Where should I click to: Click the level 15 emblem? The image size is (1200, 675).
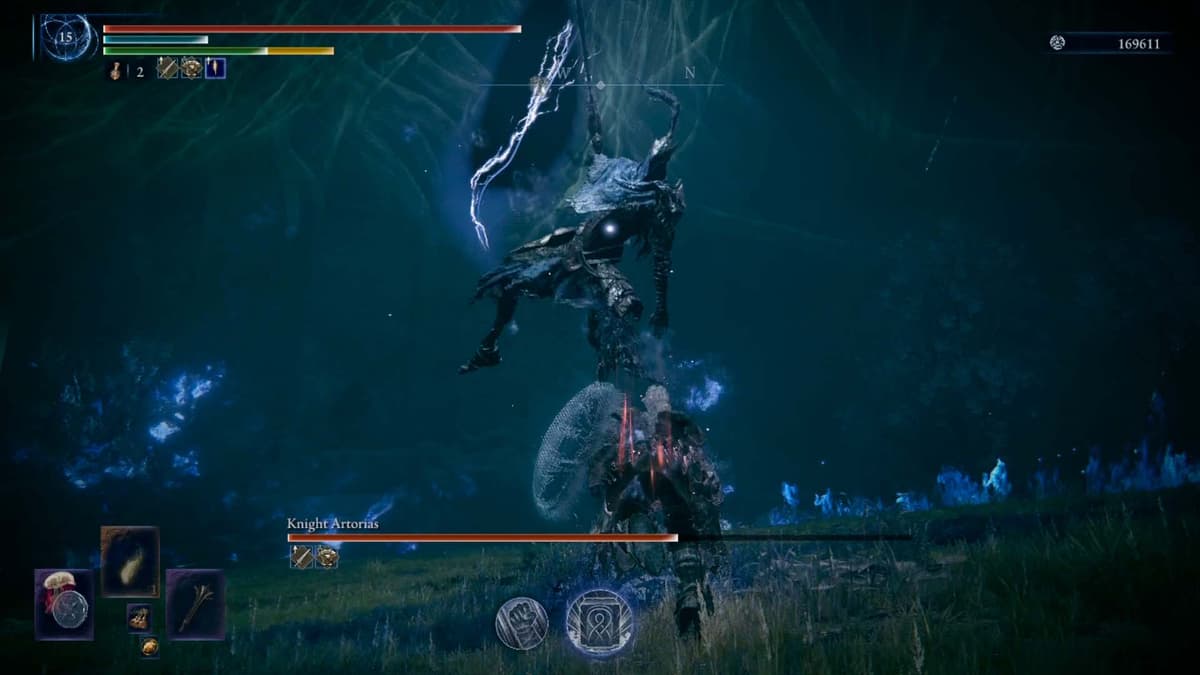pyautogui.click(x=67, y=37)
